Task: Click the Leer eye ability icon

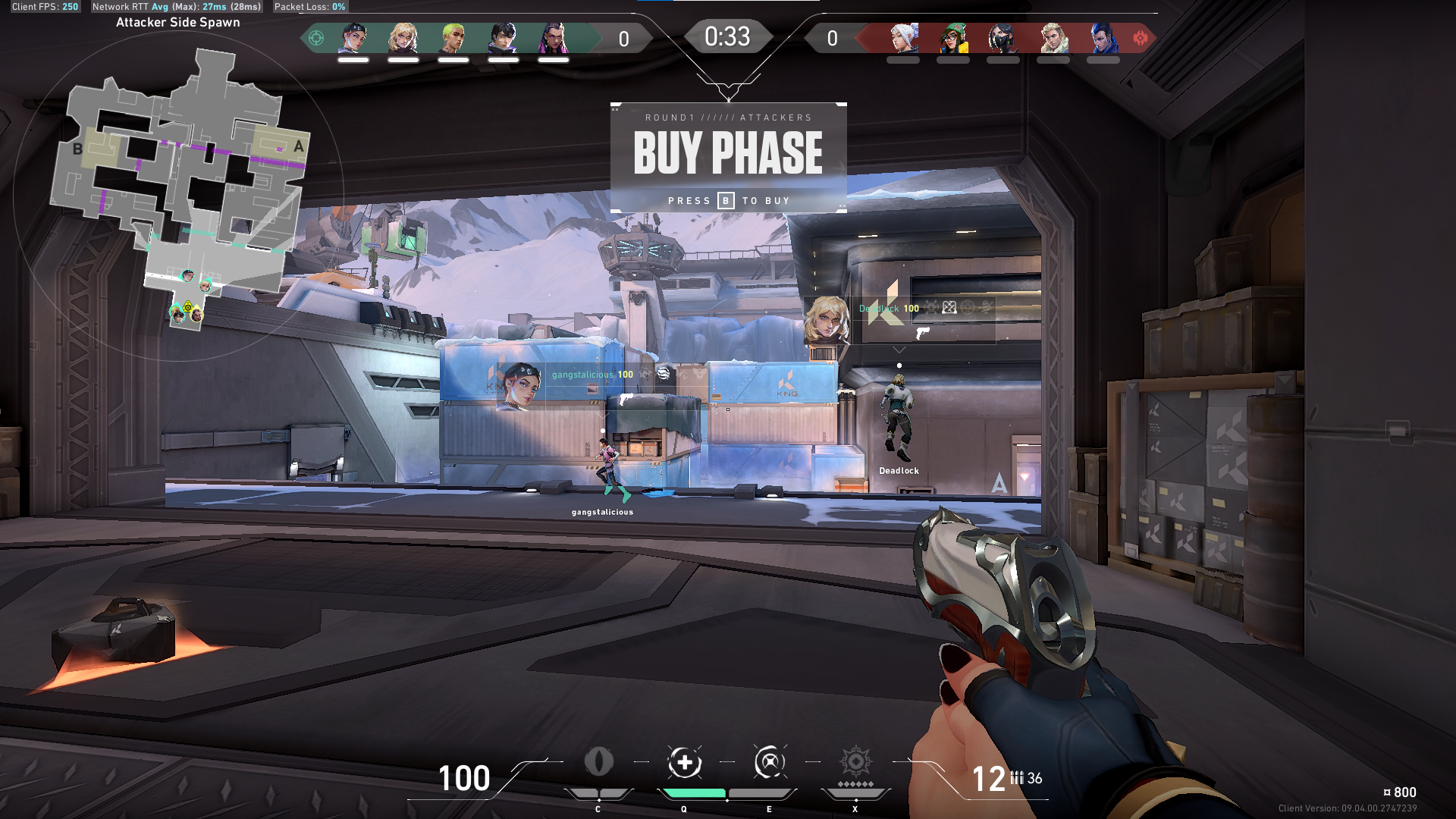Action: [x=598, y=762]
